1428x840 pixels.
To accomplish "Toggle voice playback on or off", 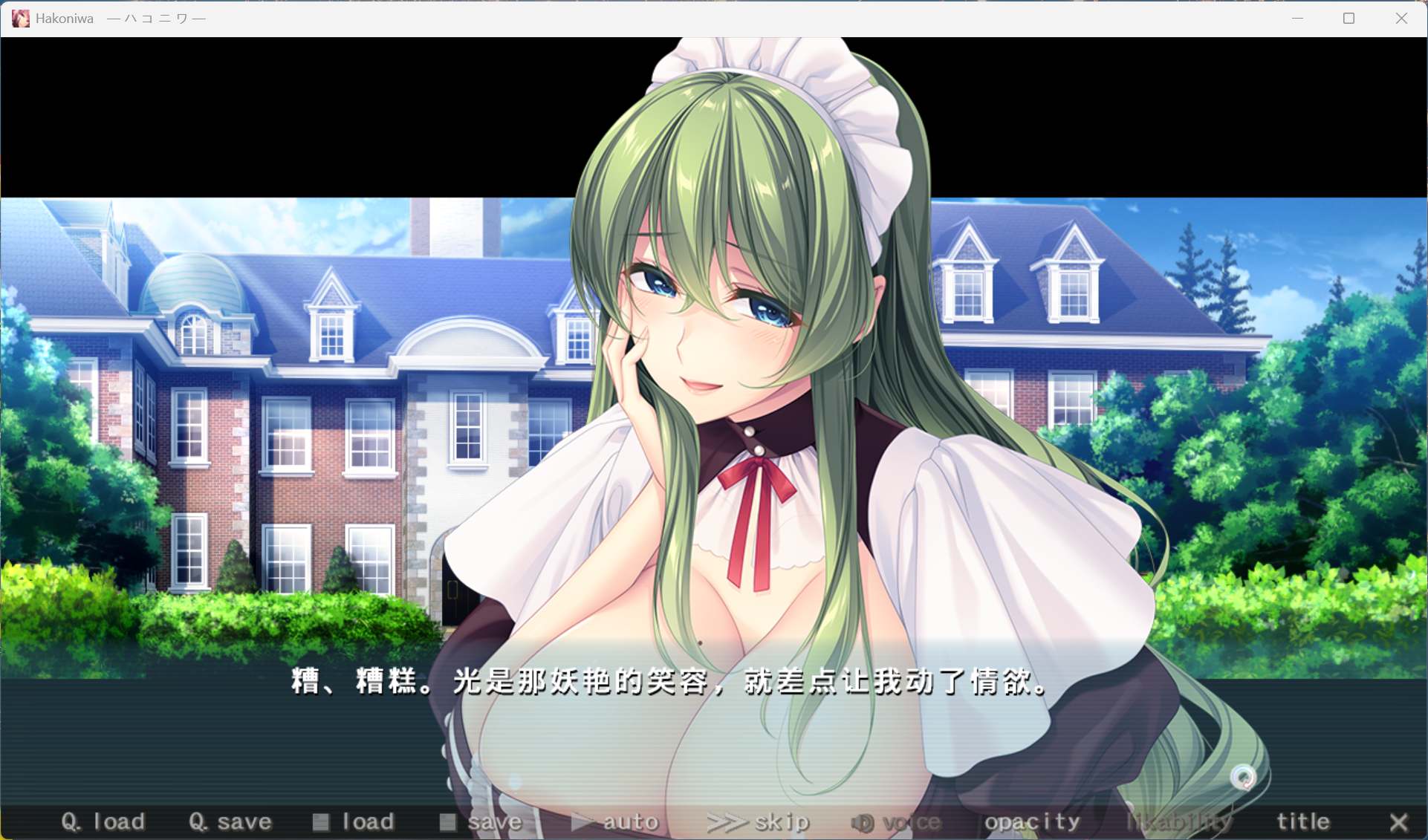I will pos(903,821).
